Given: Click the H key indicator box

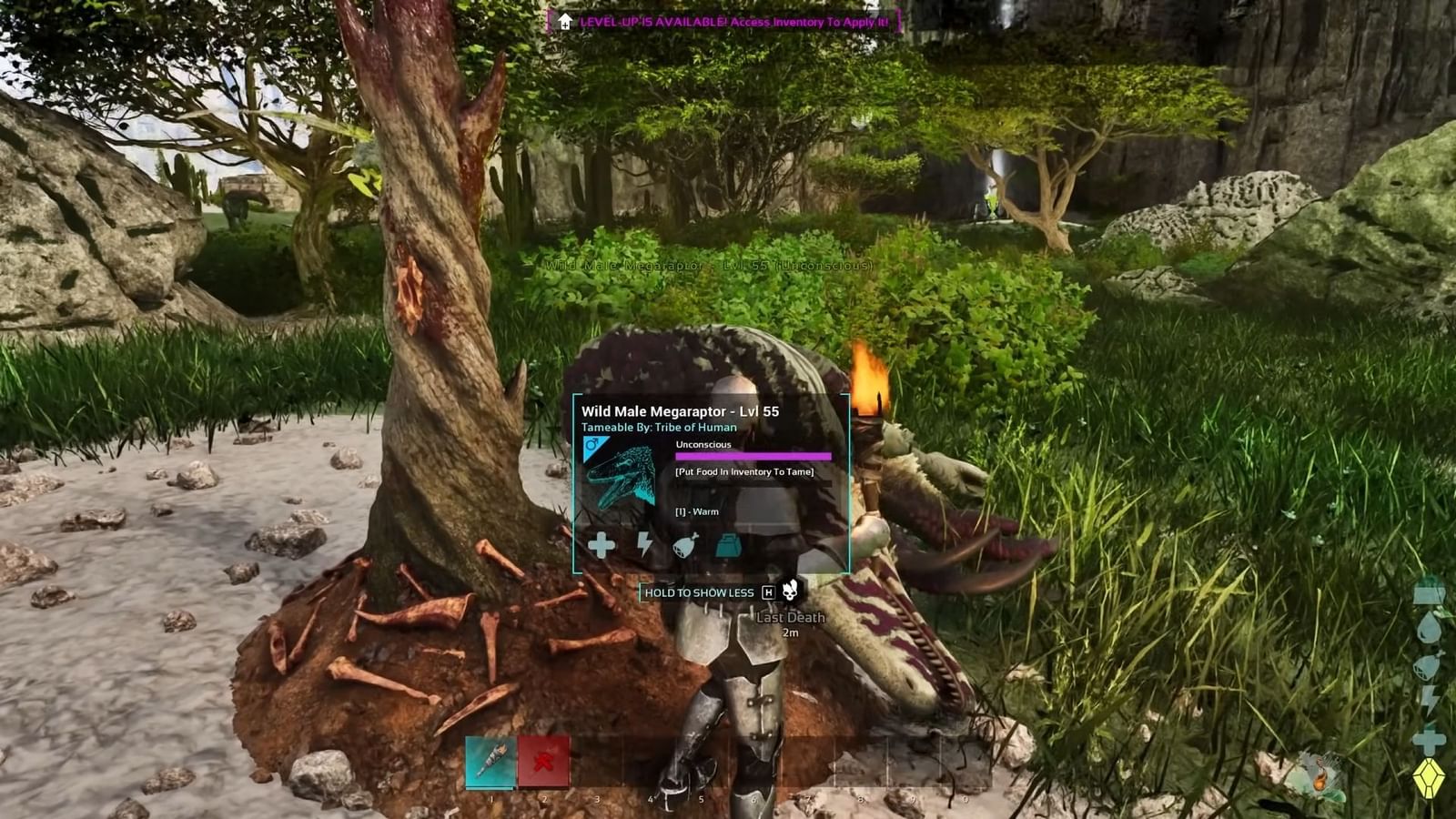Looking at the screenshot, I should pos(769,592).
